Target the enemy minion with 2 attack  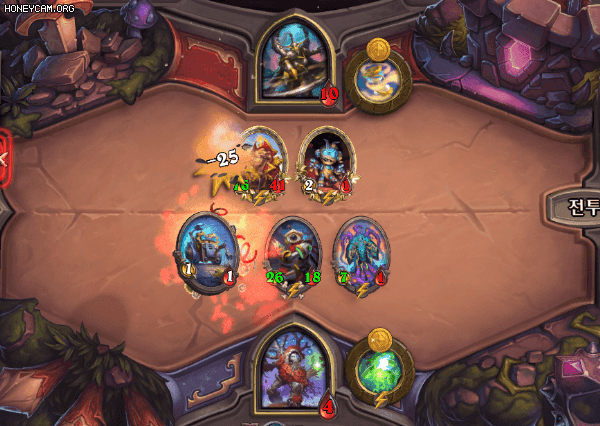click(326, 160)
